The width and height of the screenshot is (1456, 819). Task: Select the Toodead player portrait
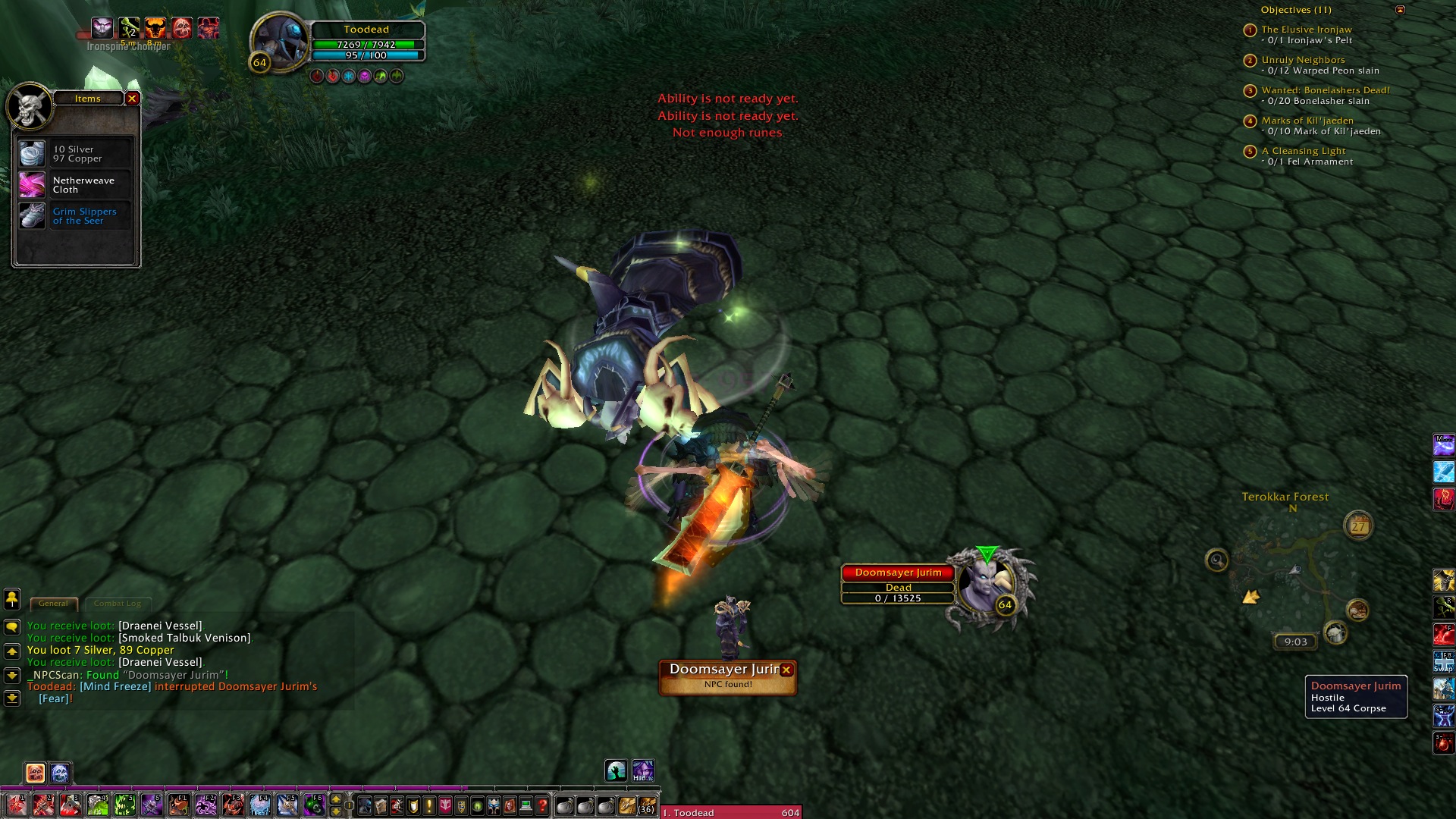click(279, 42)
